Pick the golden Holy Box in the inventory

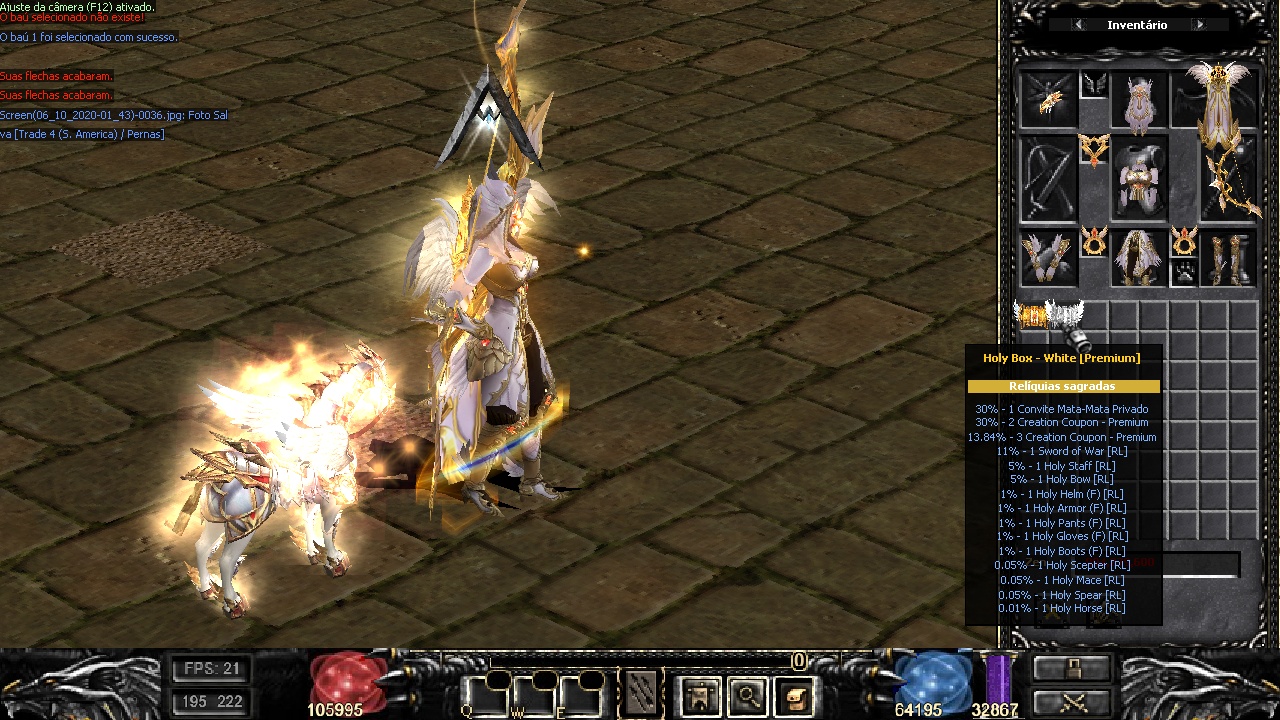tap(1031, 316)
